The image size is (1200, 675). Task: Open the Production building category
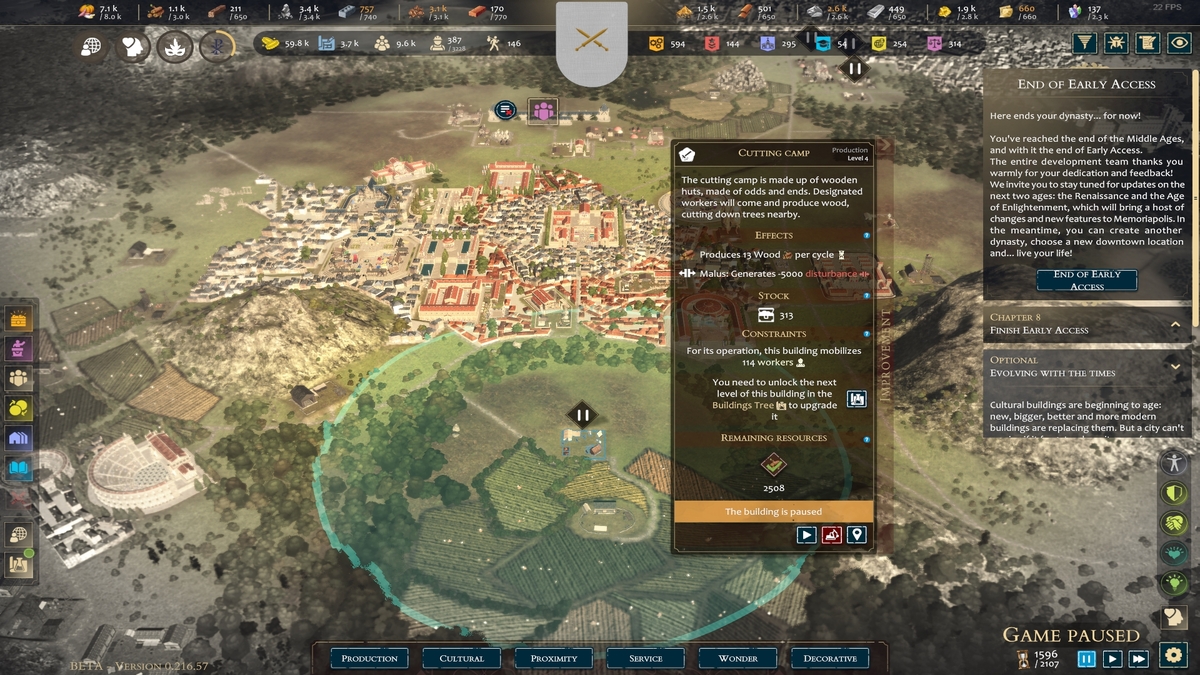369,658
